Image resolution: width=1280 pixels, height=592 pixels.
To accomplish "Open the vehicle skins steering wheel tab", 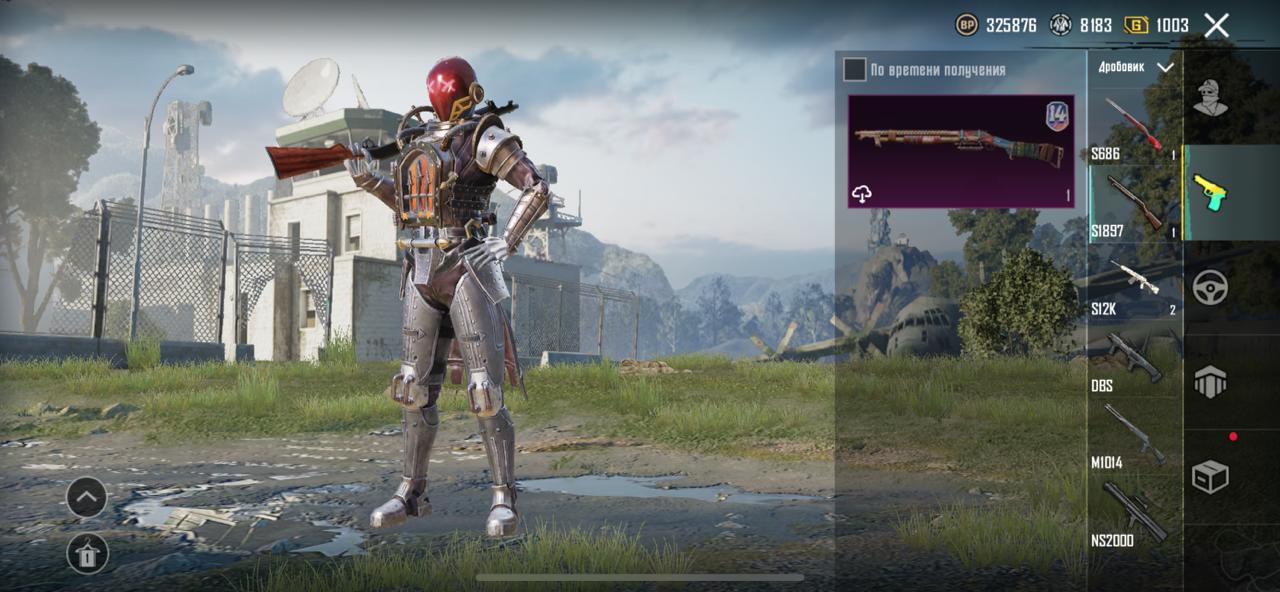I will click(x=1210, y=287).
